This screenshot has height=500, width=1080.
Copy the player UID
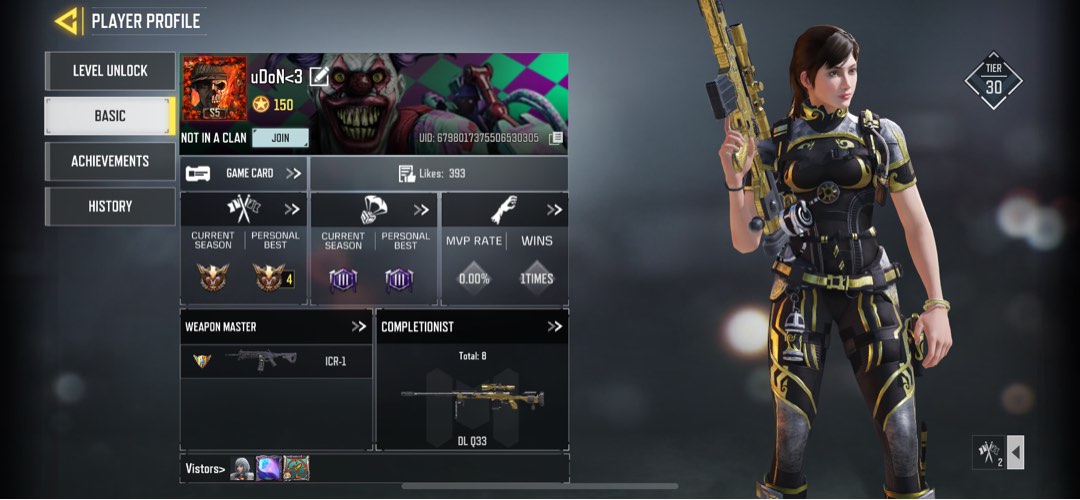coord(556,138)
